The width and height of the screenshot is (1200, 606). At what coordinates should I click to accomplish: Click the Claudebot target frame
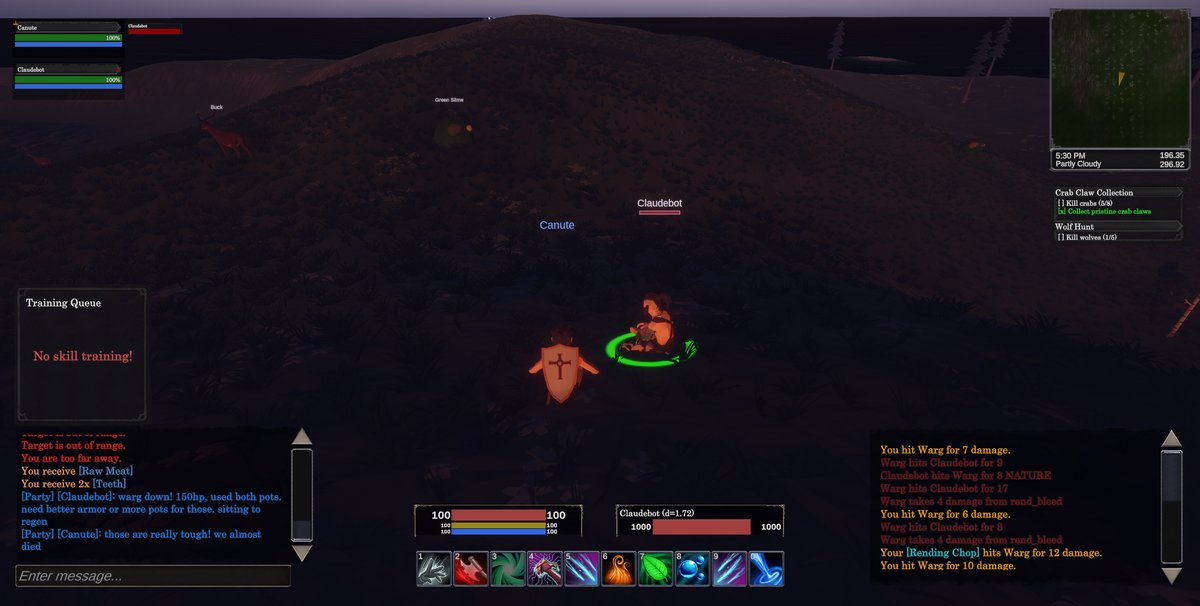click(x=700, y=521)
